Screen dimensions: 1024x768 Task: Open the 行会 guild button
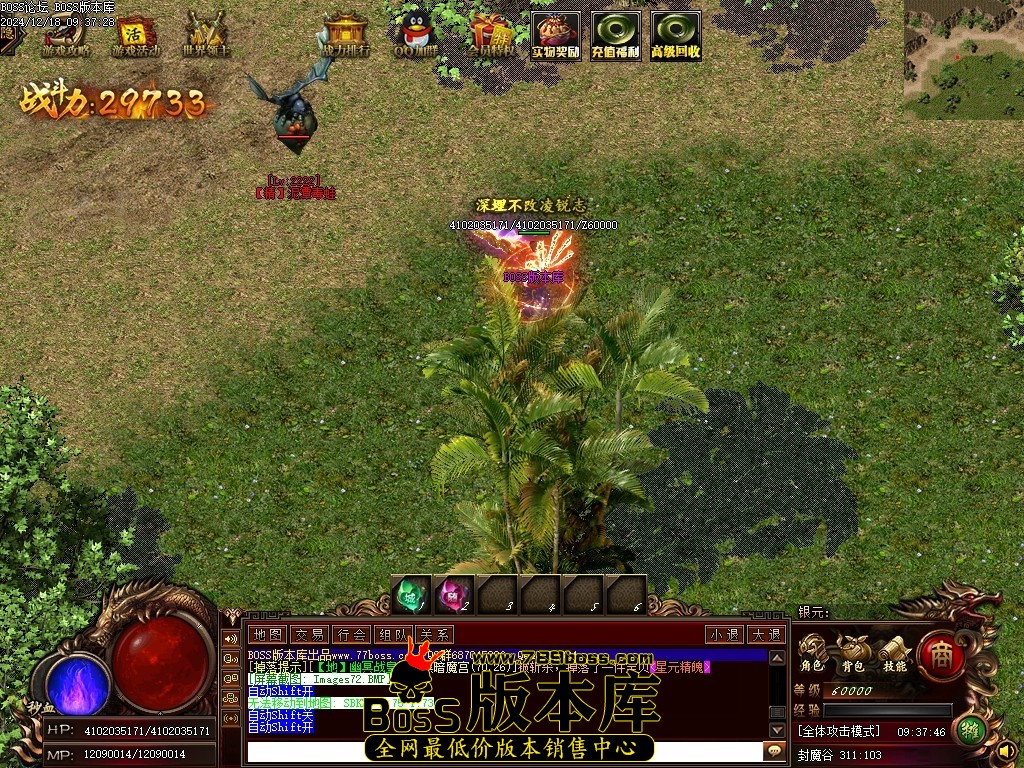[x=351, y=634]
